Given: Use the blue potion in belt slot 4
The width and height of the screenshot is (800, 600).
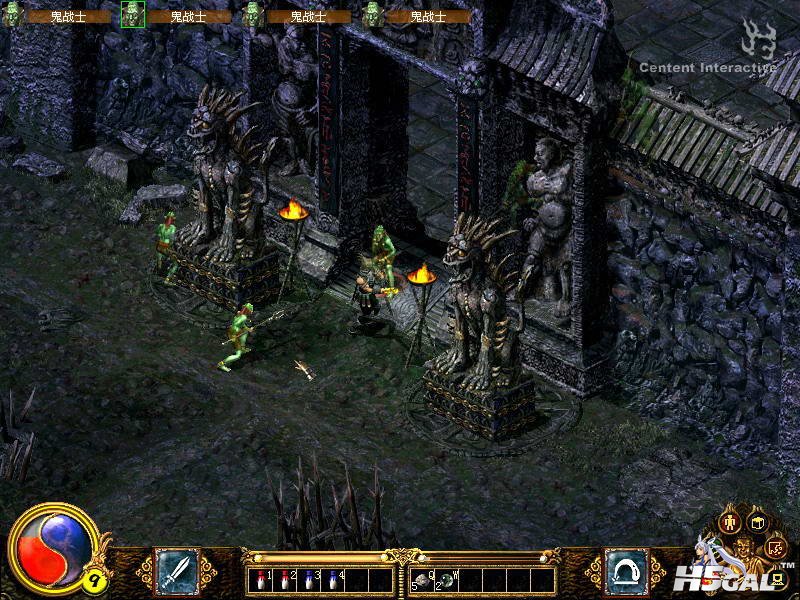Looking at the screenshot, I should pos(332,580).
